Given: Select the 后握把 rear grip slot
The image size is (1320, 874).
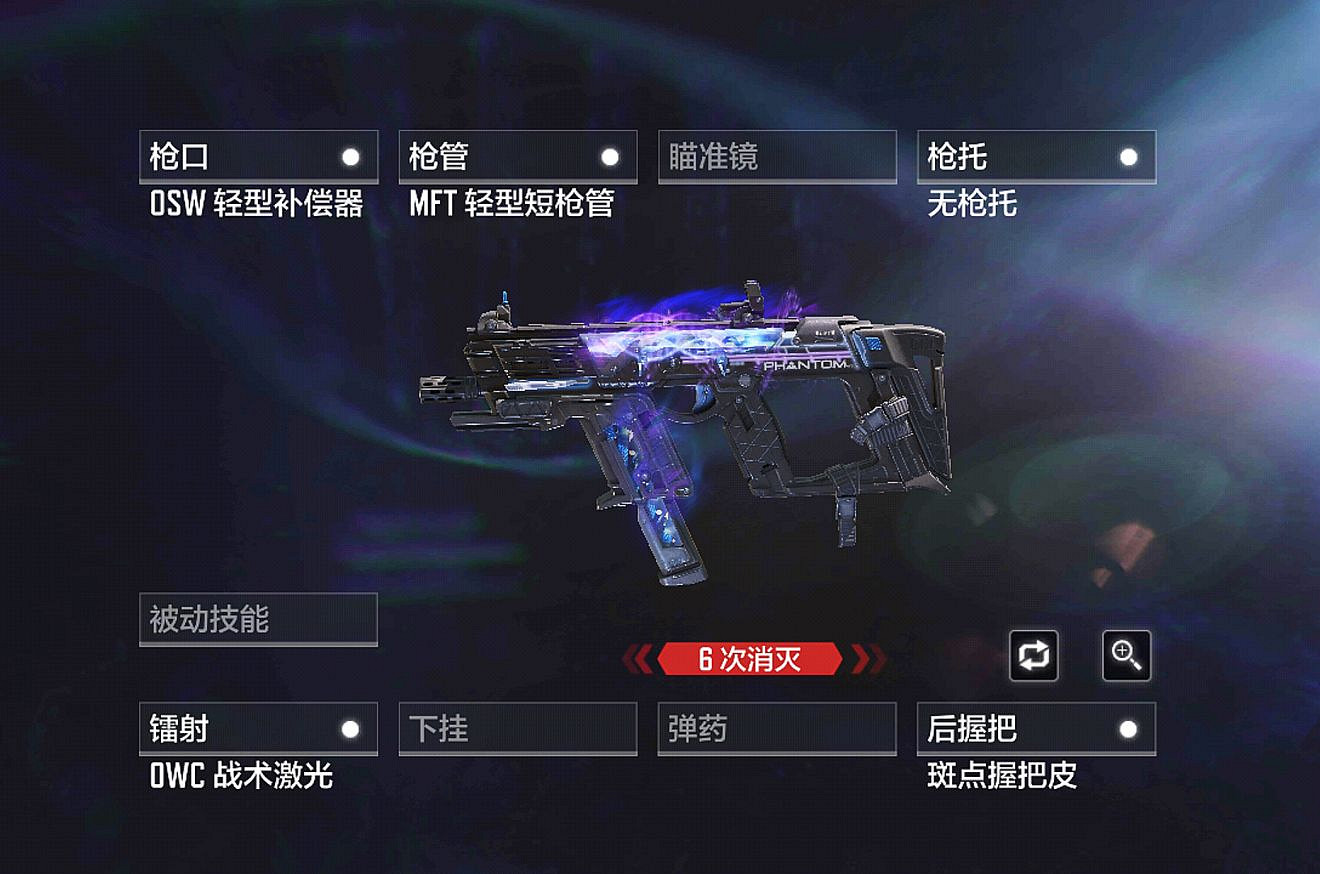Looking at the screenshot, I should 1037,729.
